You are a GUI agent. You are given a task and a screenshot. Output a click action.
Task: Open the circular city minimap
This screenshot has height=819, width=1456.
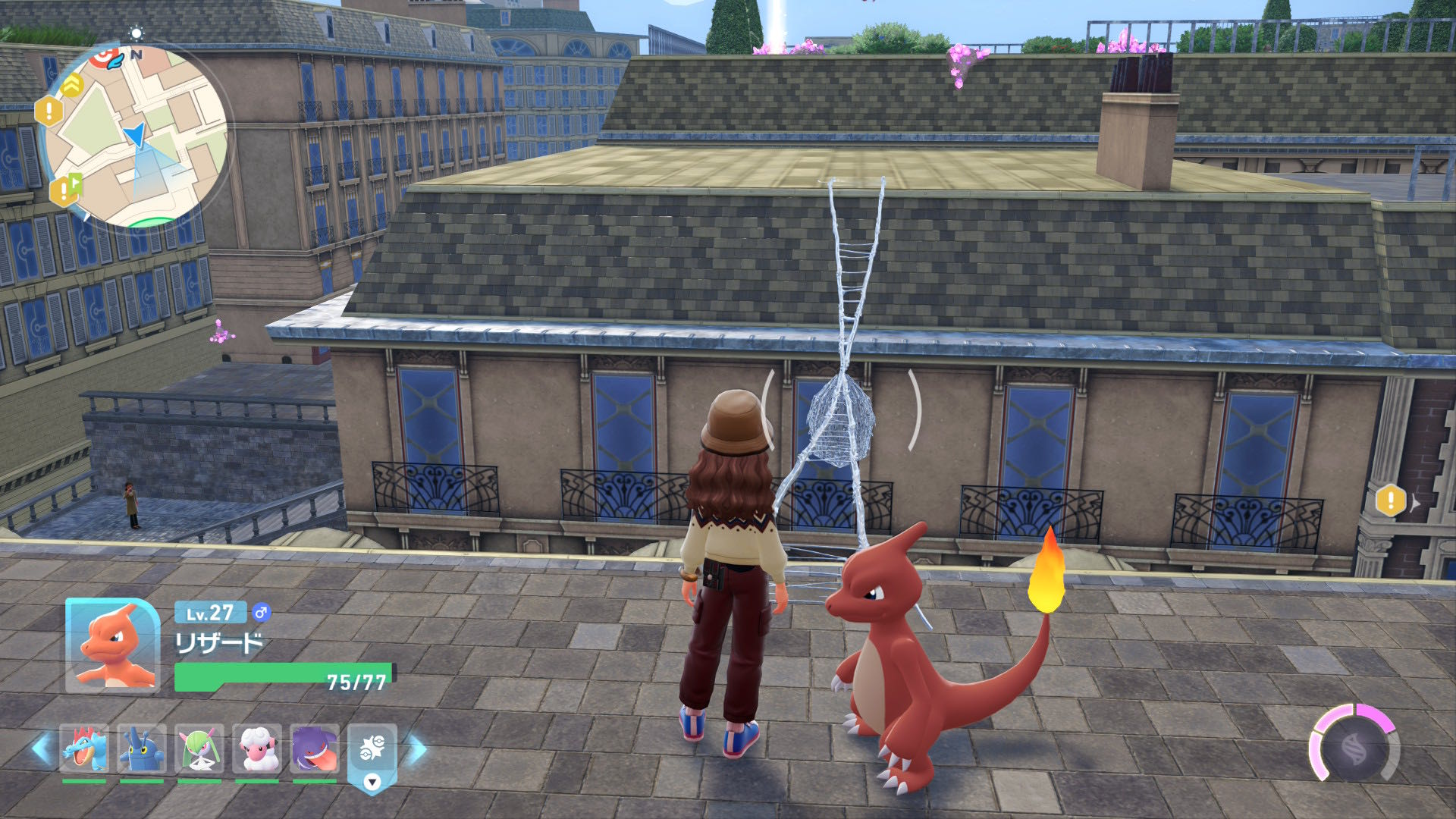pyautogui.click(x=136, y=136)
